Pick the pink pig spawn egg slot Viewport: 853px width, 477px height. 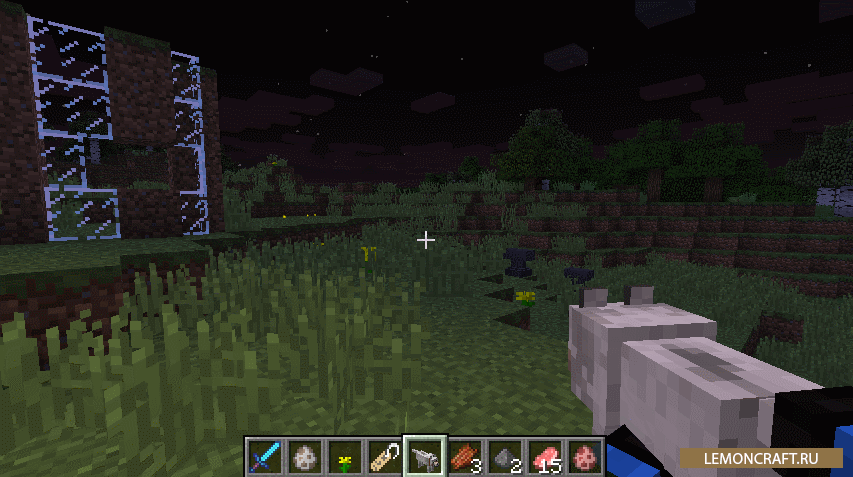tap(584, 456)
